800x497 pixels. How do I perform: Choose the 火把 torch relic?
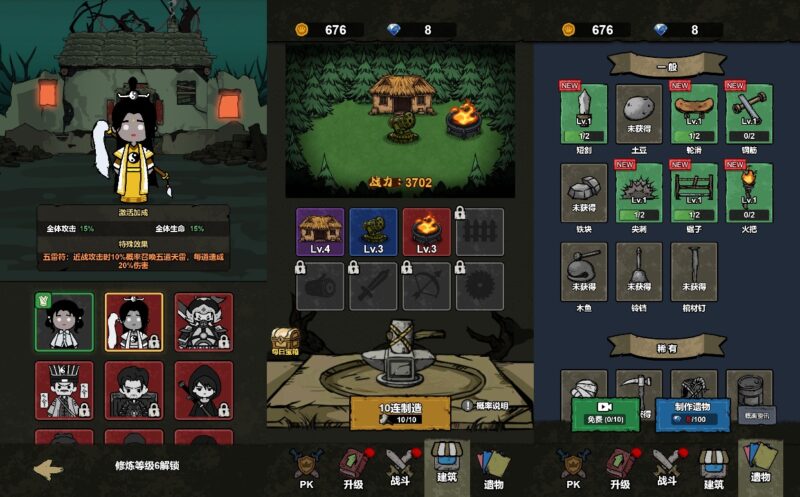click(x=749, y=192)
